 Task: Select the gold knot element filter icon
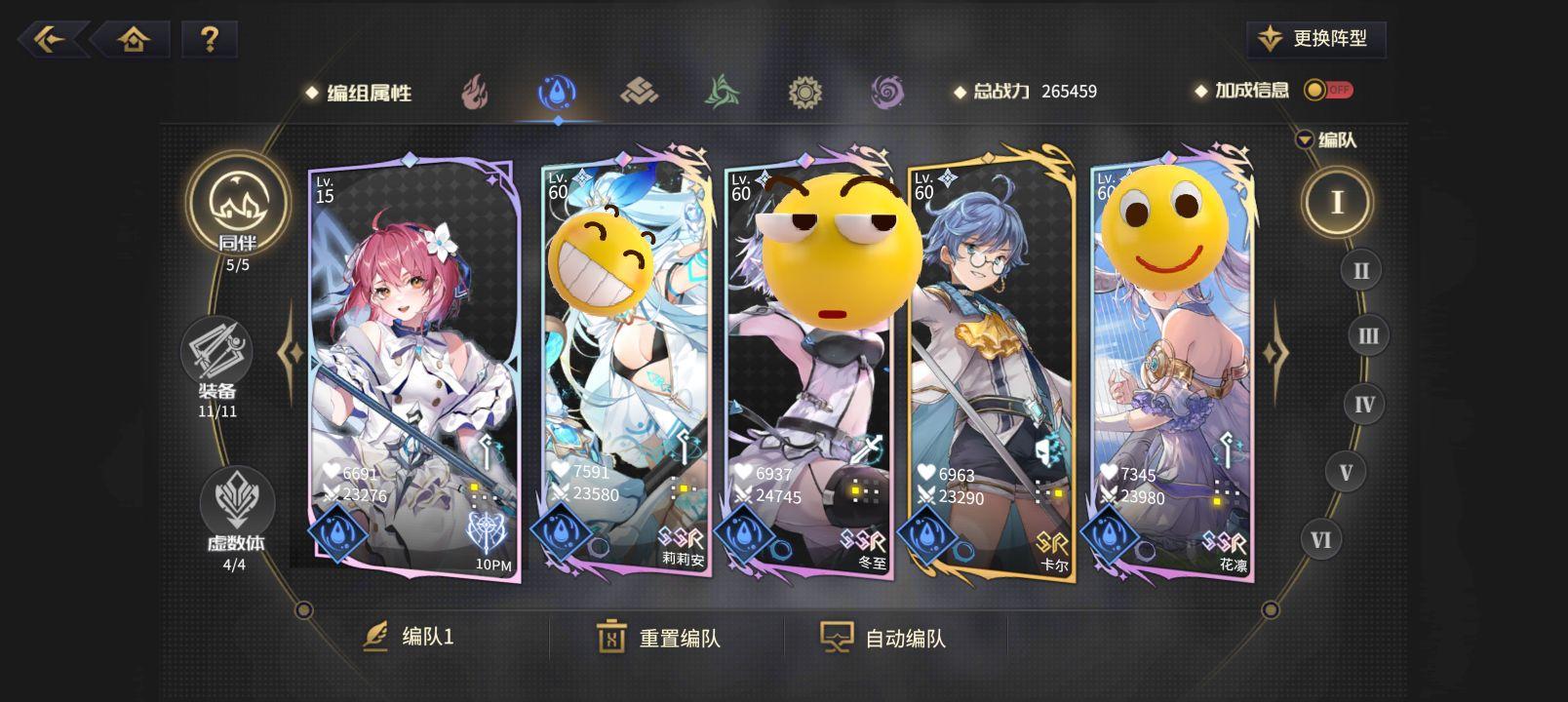click(x=641, y=92)
